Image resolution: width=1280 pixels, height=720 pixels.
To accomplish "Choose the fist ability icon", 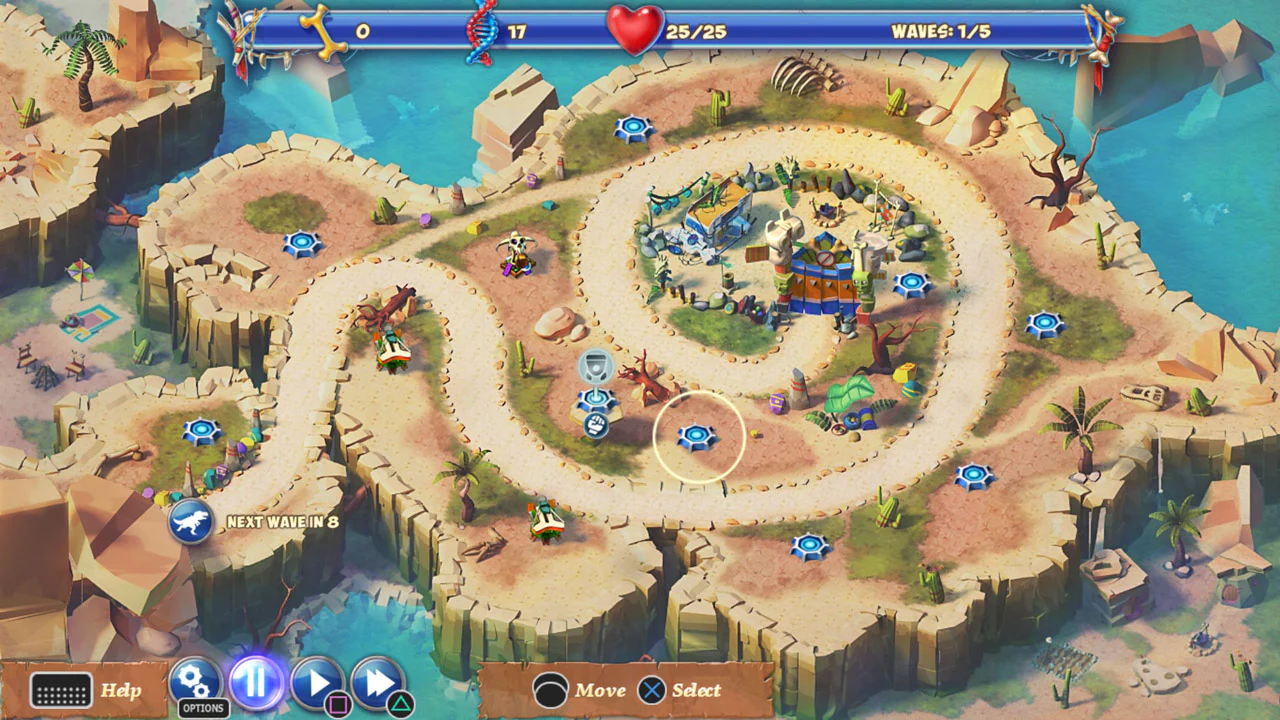I will (x=596, y=425).
